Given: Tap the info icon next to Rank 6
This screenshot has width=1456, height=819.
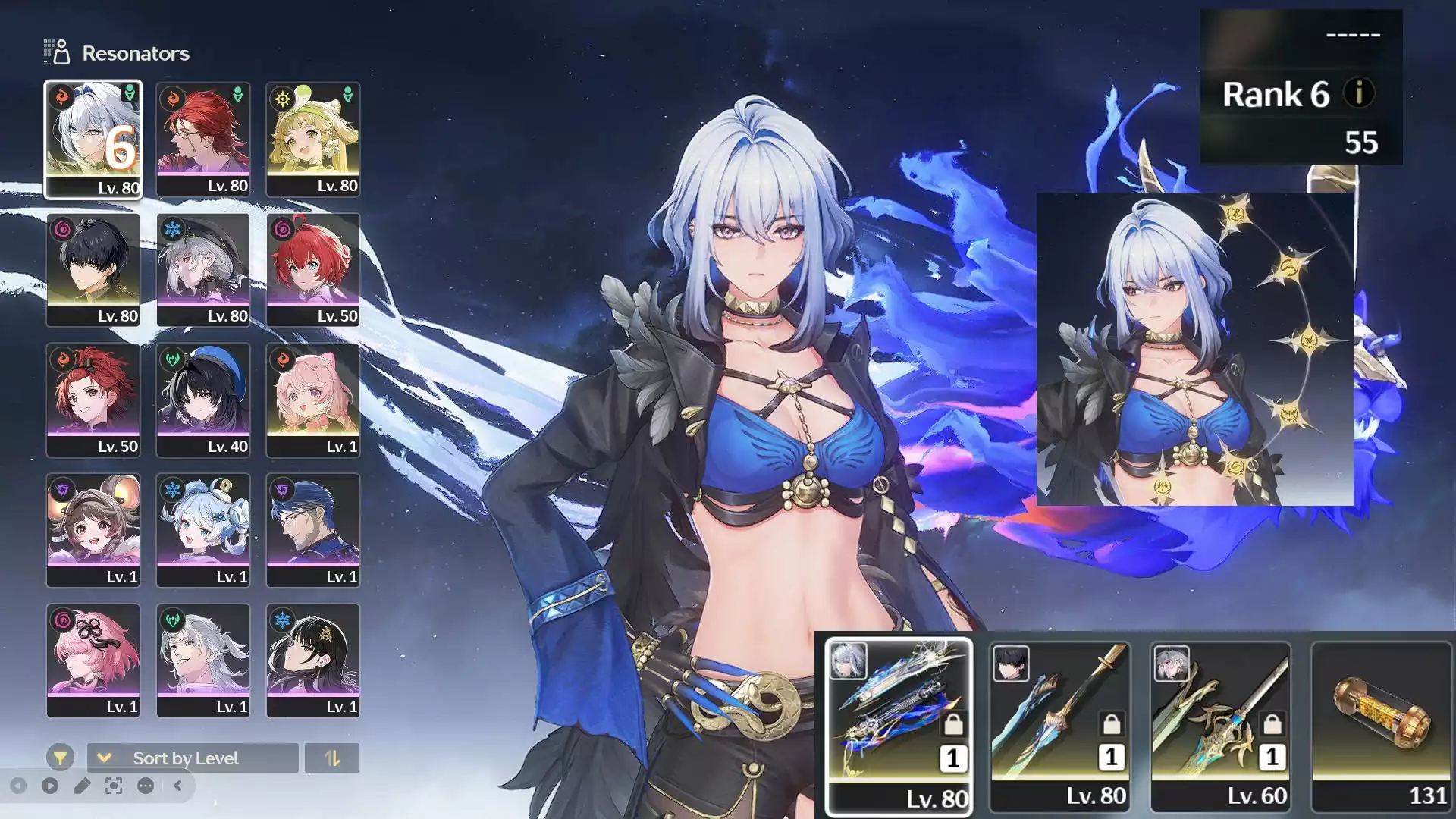Looking at the screenshot, I should (1358, 96).
